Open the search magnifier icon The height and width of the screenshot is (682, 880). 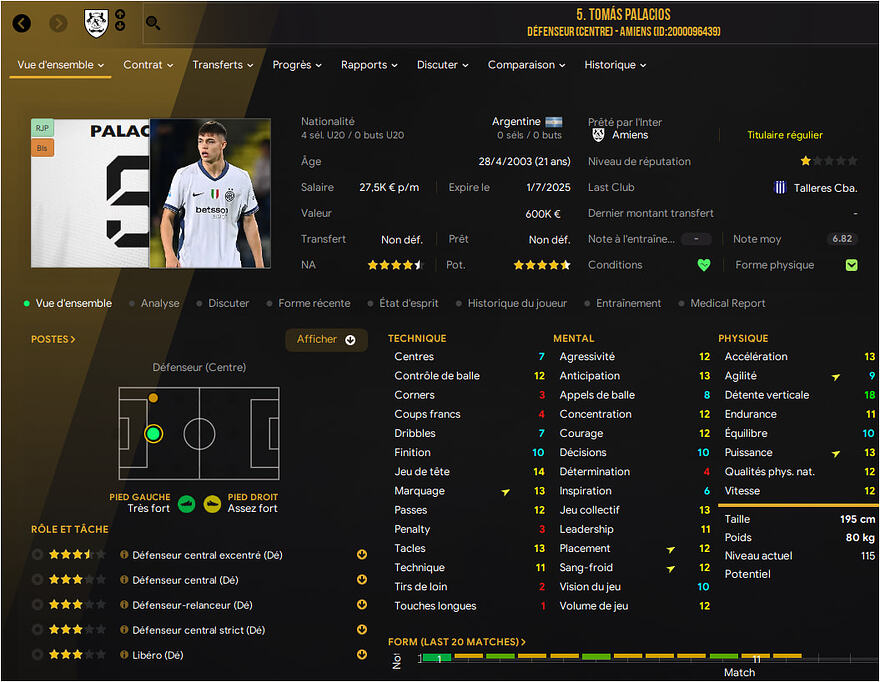point(153,23)
